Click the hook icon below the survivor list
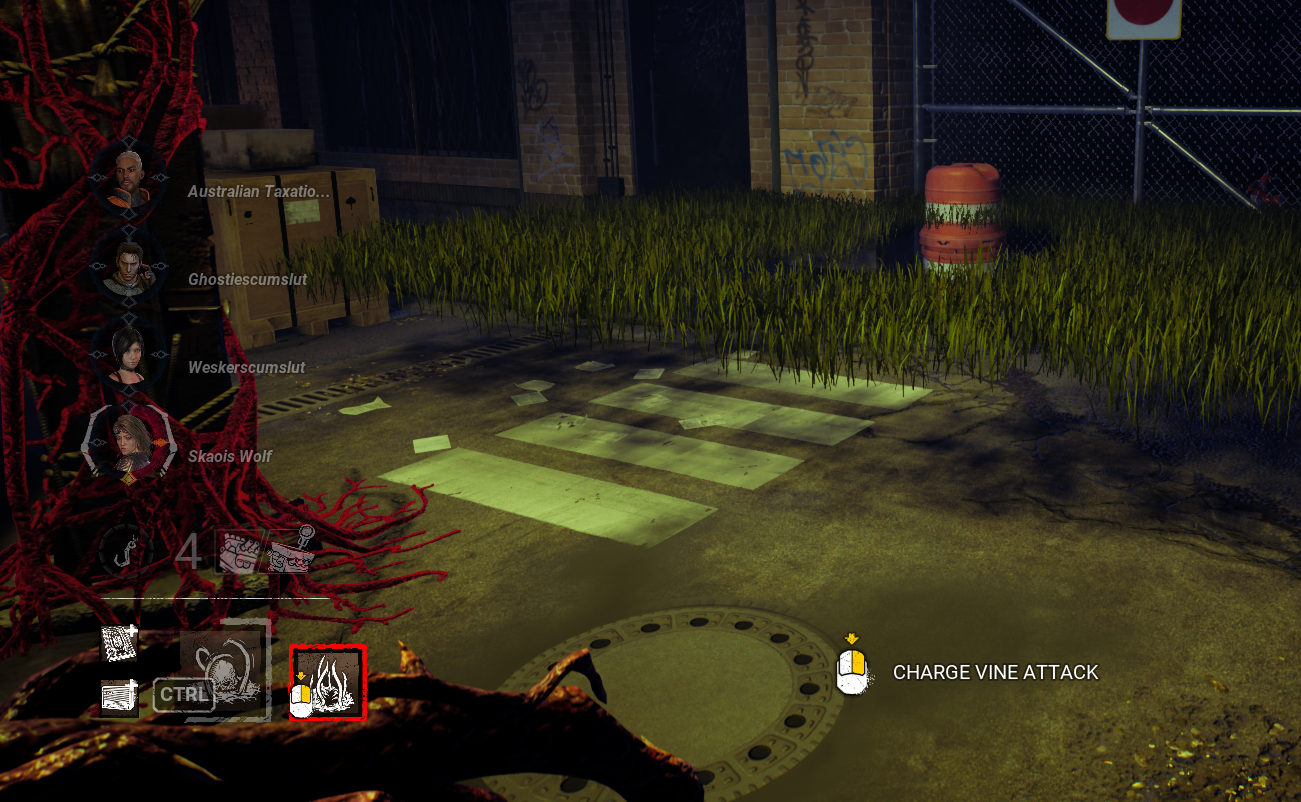This screenshot has width=1301, height=802. [126, 551]
